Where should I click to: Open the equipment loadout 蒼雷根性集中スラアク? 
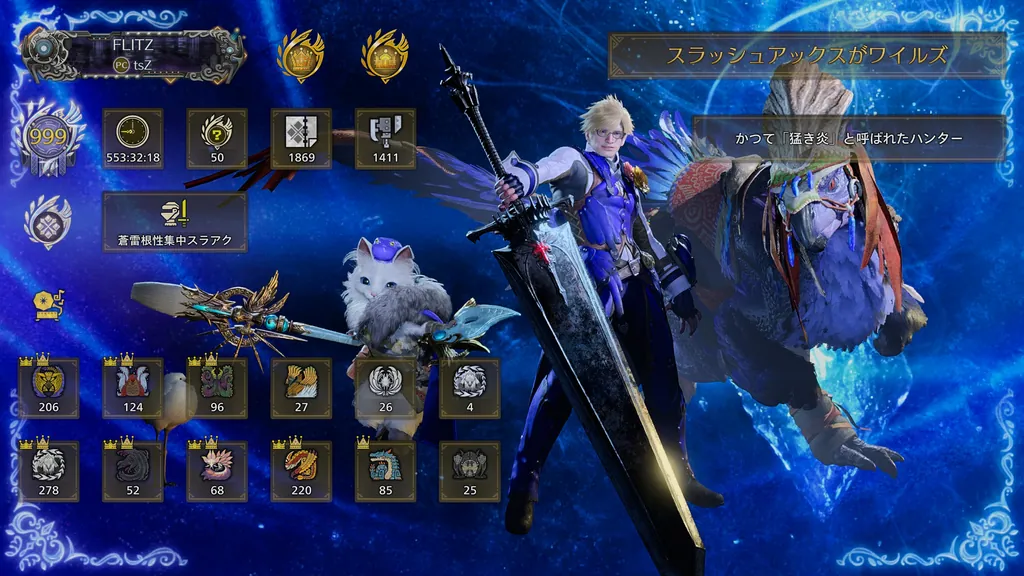pyautogui.click(x=175, y=222)
